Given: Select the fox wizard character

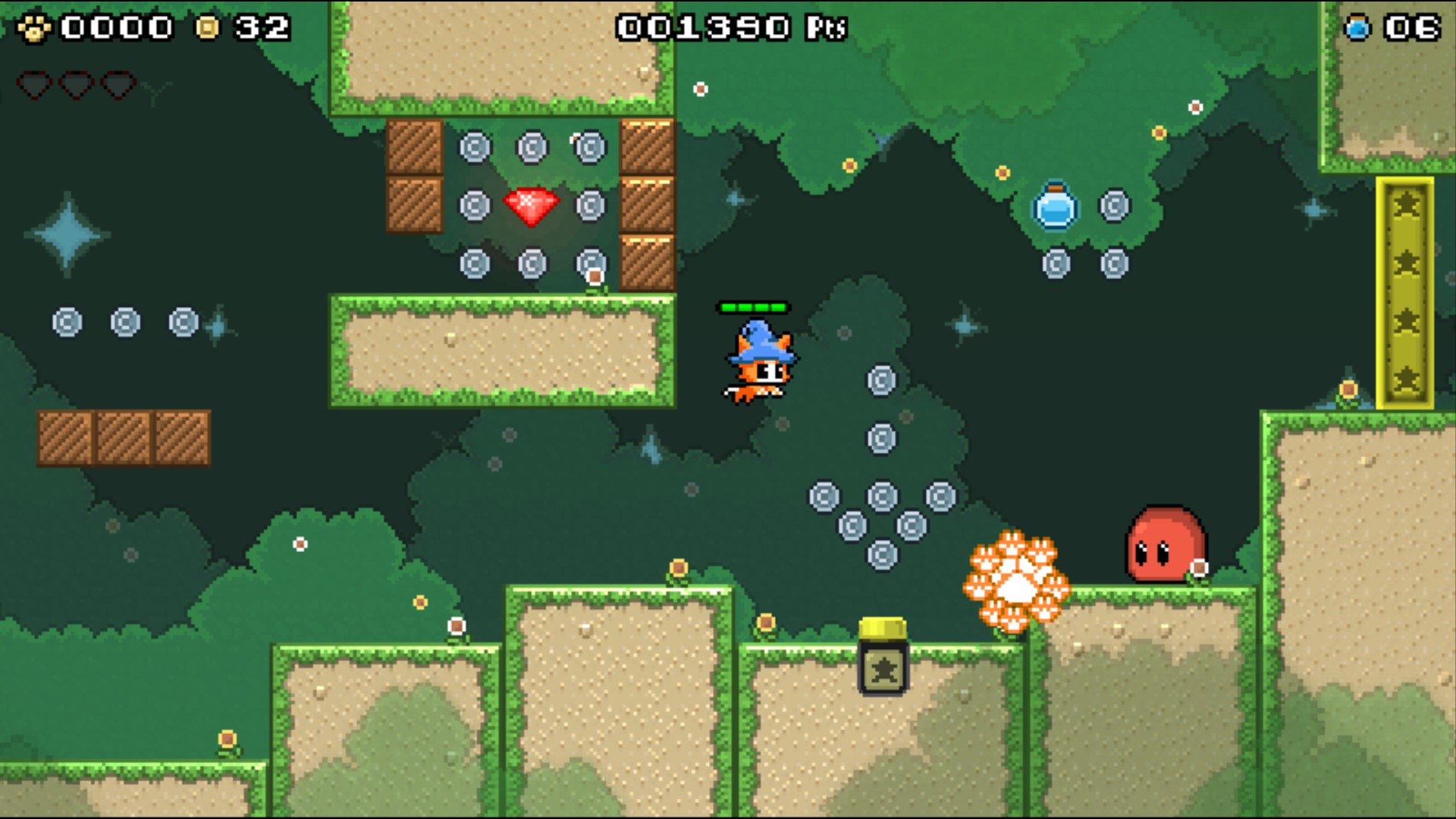Looking at the screenshot, I should pos(758,364).
